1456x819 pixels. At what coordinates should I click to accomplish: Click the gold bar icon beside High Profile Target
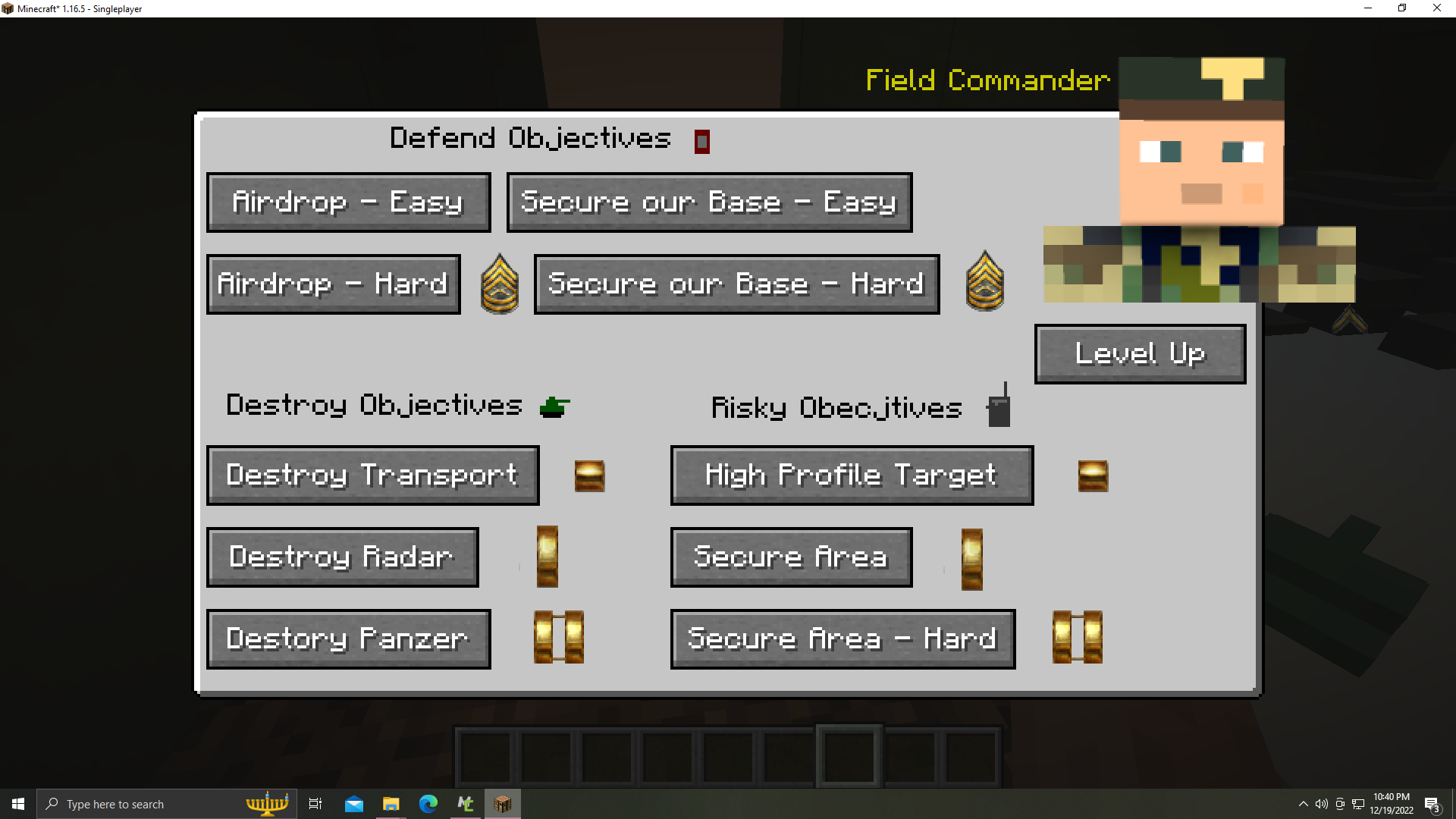click(x=1094, y=475)
